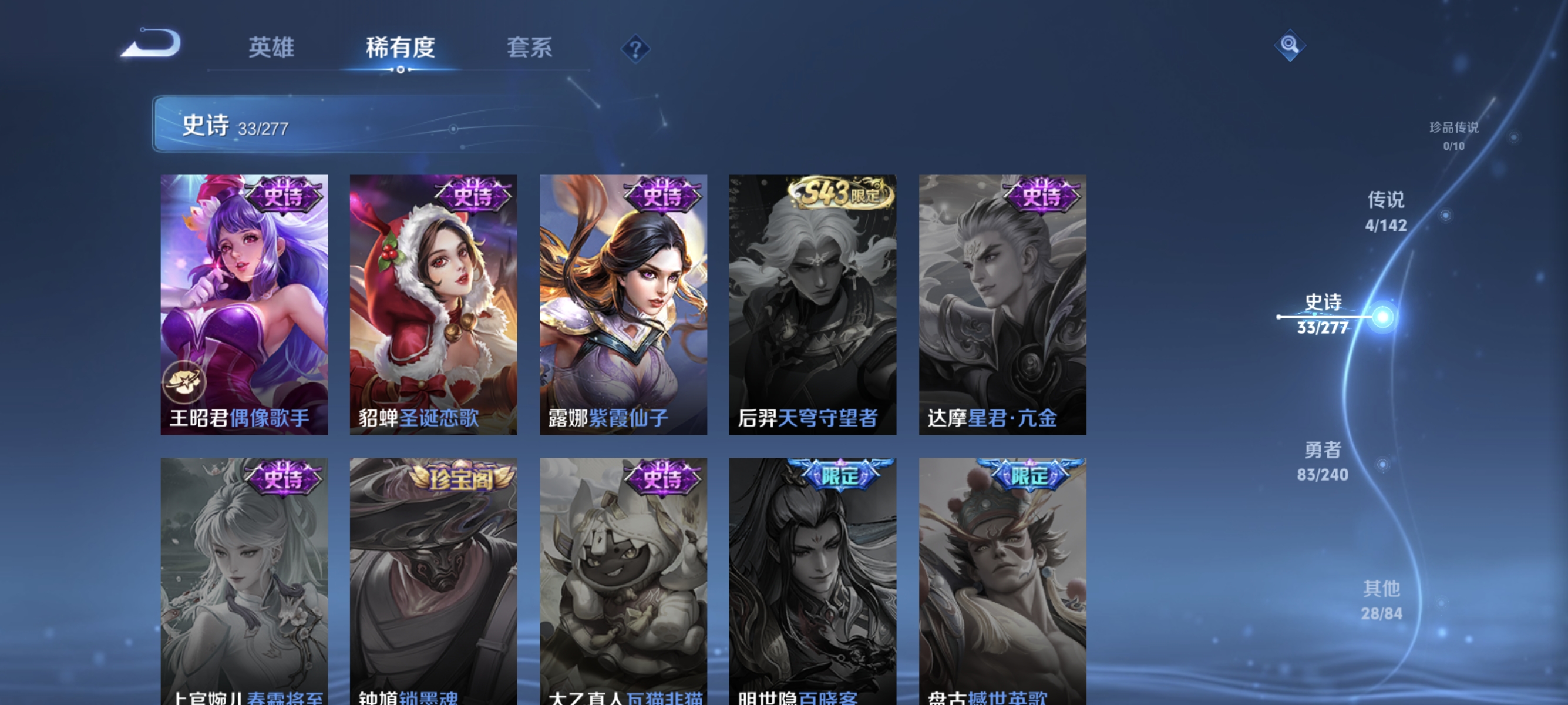Open the search with the magnifier icon
The height and width of the screenshot is (705, 1568).
pyautogui.click(x=1290, y=45)
